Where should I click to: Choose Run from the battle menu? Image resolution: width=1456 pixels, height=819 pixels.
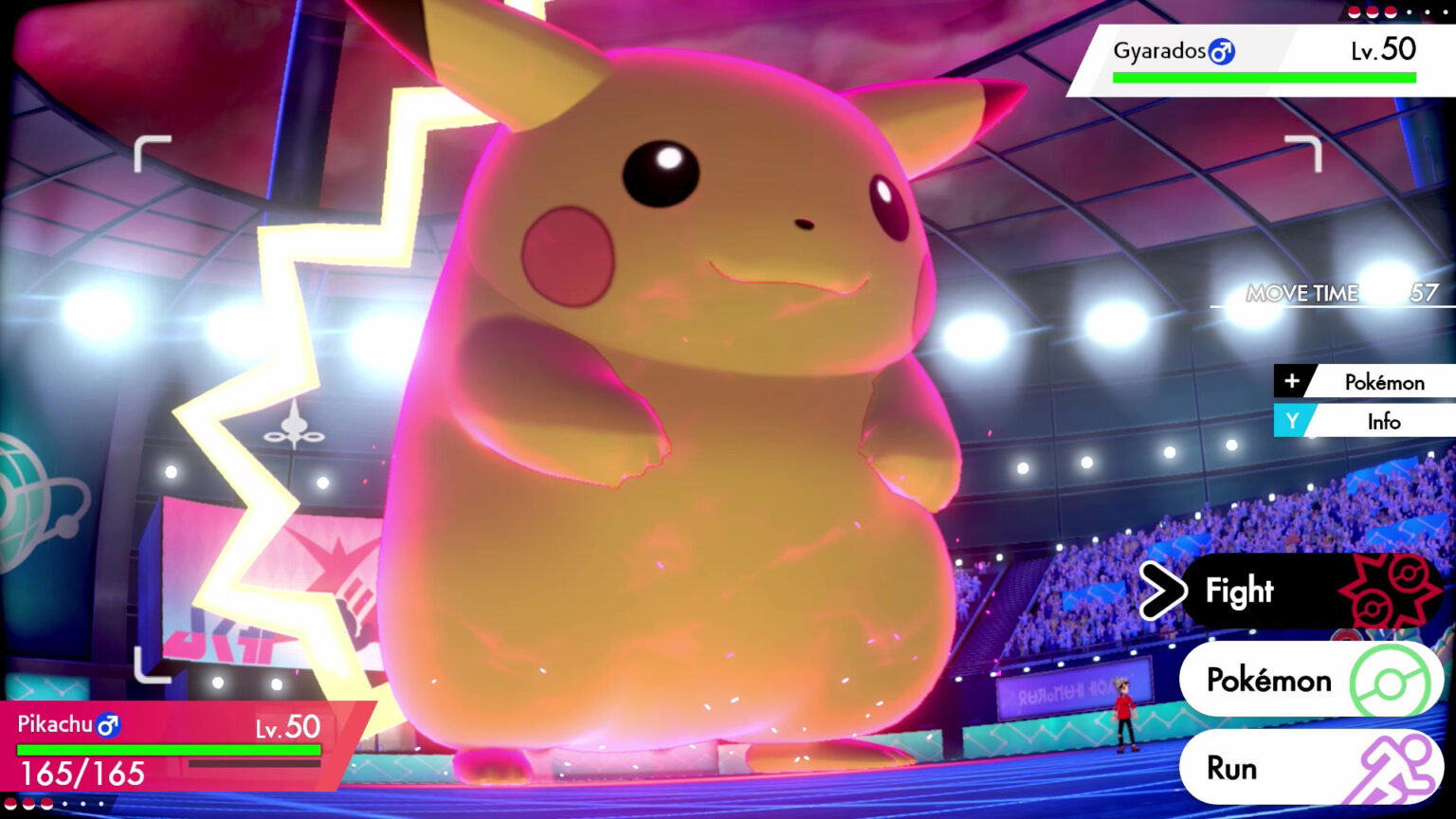(x=1232, y=767)
